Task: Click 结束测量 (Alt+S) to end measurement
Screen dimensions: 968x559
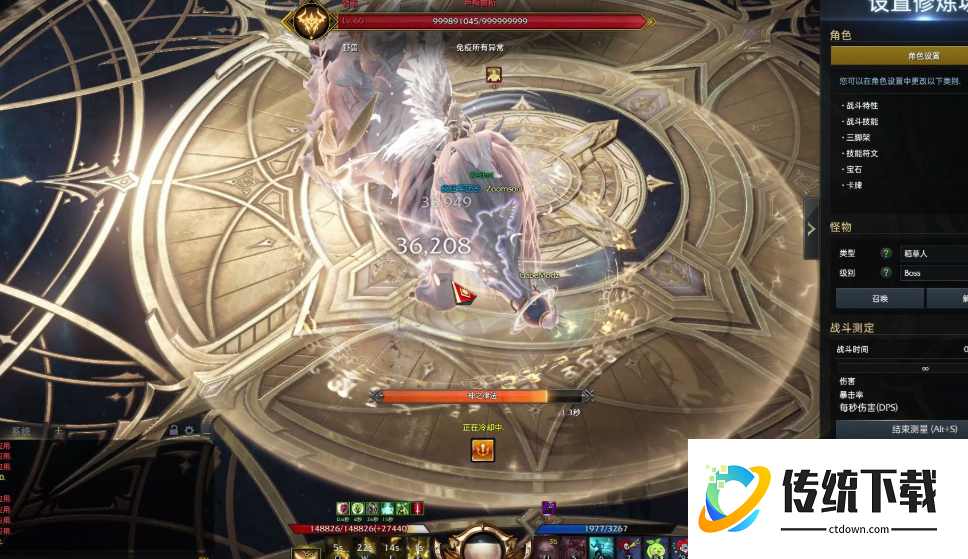Action: pyautogui.click(x=900, y=429)
